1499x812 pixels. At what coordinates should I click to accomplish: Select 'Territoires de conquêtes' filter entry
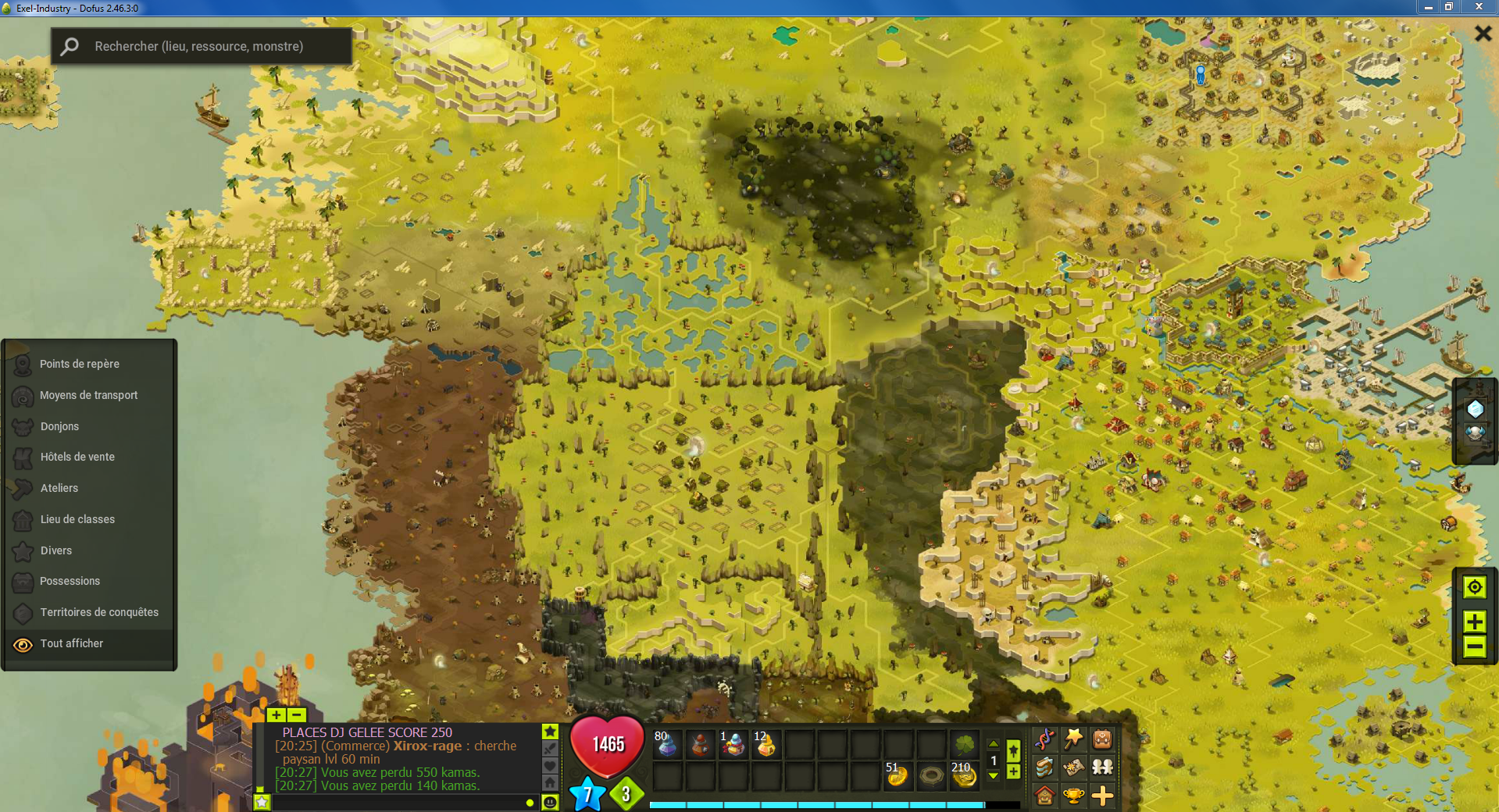pyautogui.click(x=100, y=612)
